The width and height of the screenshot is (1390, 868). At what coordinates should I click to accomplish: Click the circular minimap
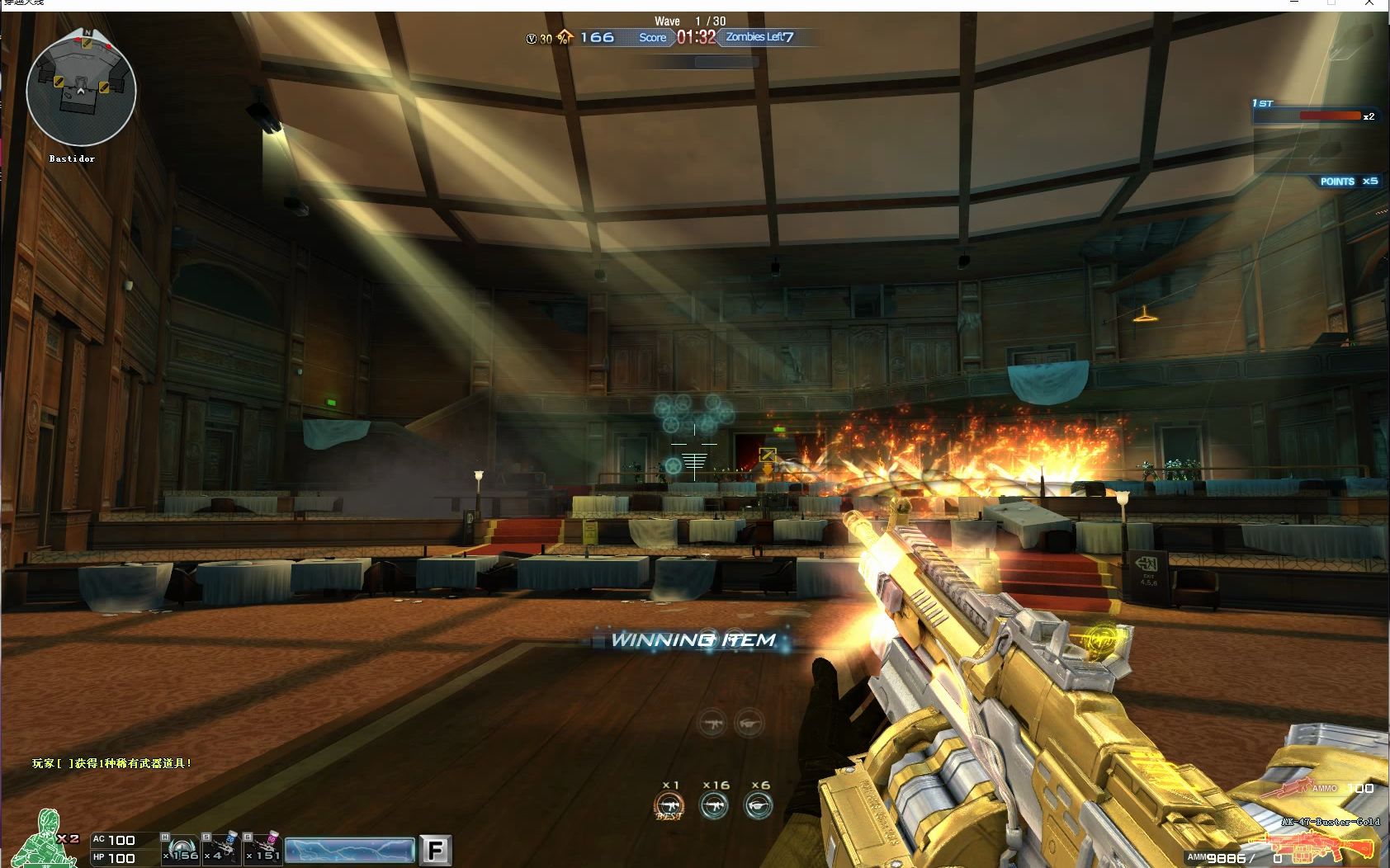[x=81, y=90]
